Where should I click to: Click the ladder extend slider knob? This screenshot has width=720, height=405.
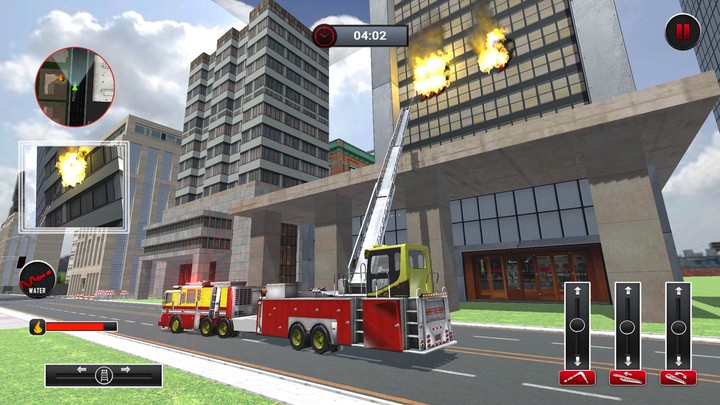(627, 326)
